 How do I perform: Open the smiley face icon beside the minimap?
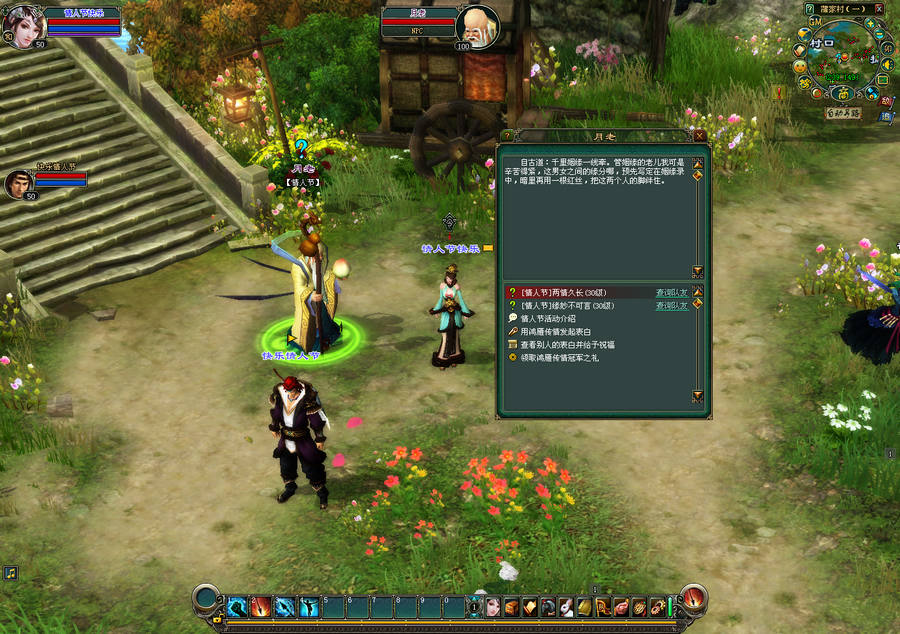coord(800,66)
